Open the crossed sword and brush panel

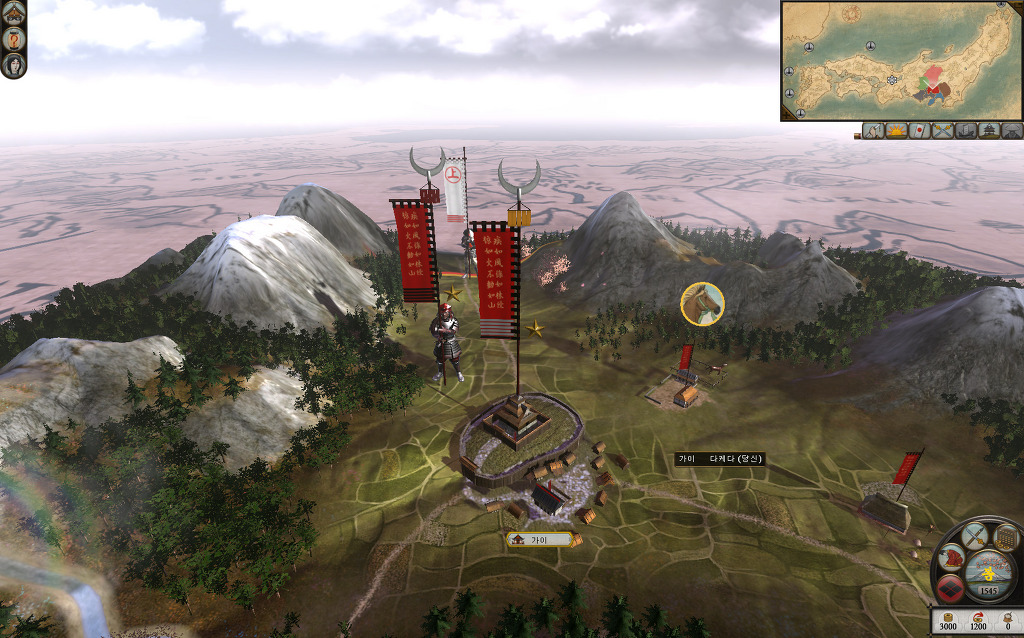pyautogui.click(x=974, y=535)
